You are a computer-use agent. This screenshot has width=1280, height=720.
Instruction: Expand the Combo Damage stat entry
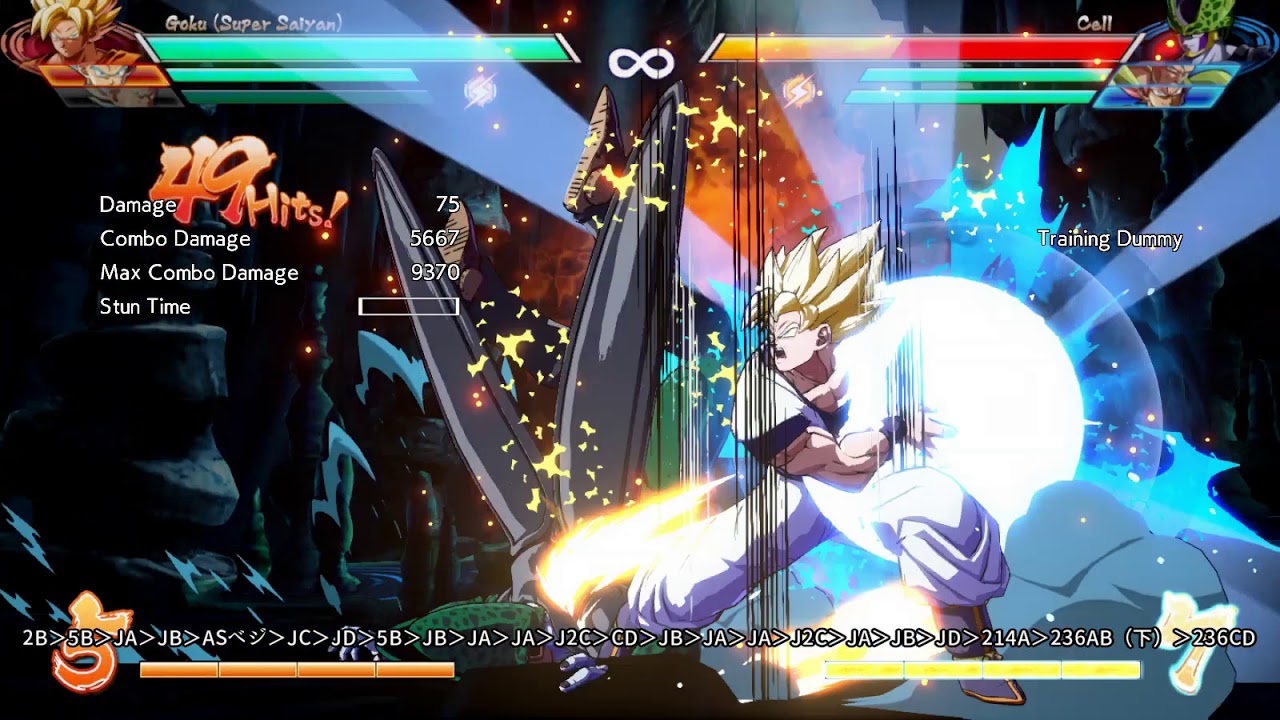pos(174,238)
